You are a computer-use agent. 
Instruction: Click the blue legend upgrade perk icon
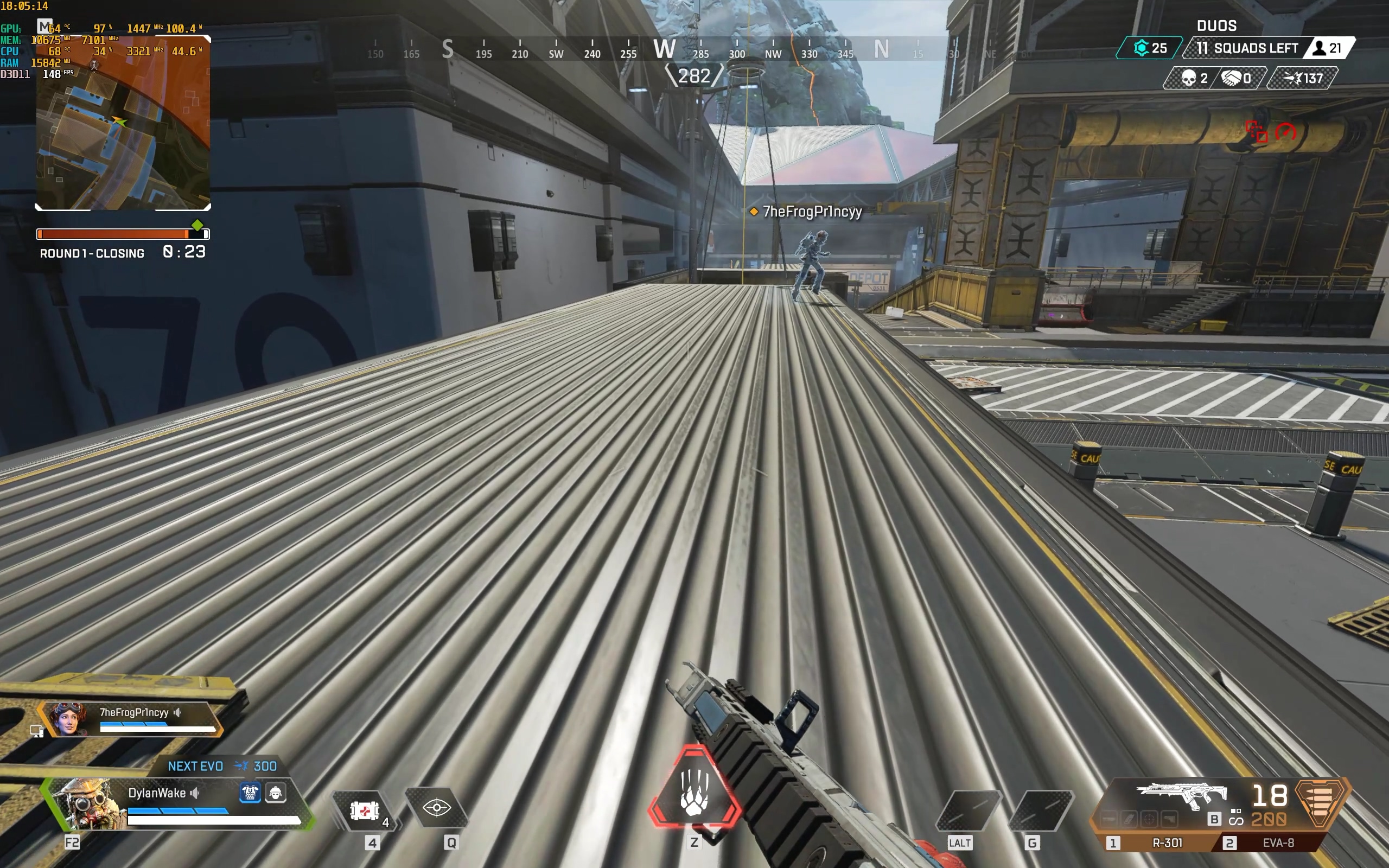click(250, 793)
